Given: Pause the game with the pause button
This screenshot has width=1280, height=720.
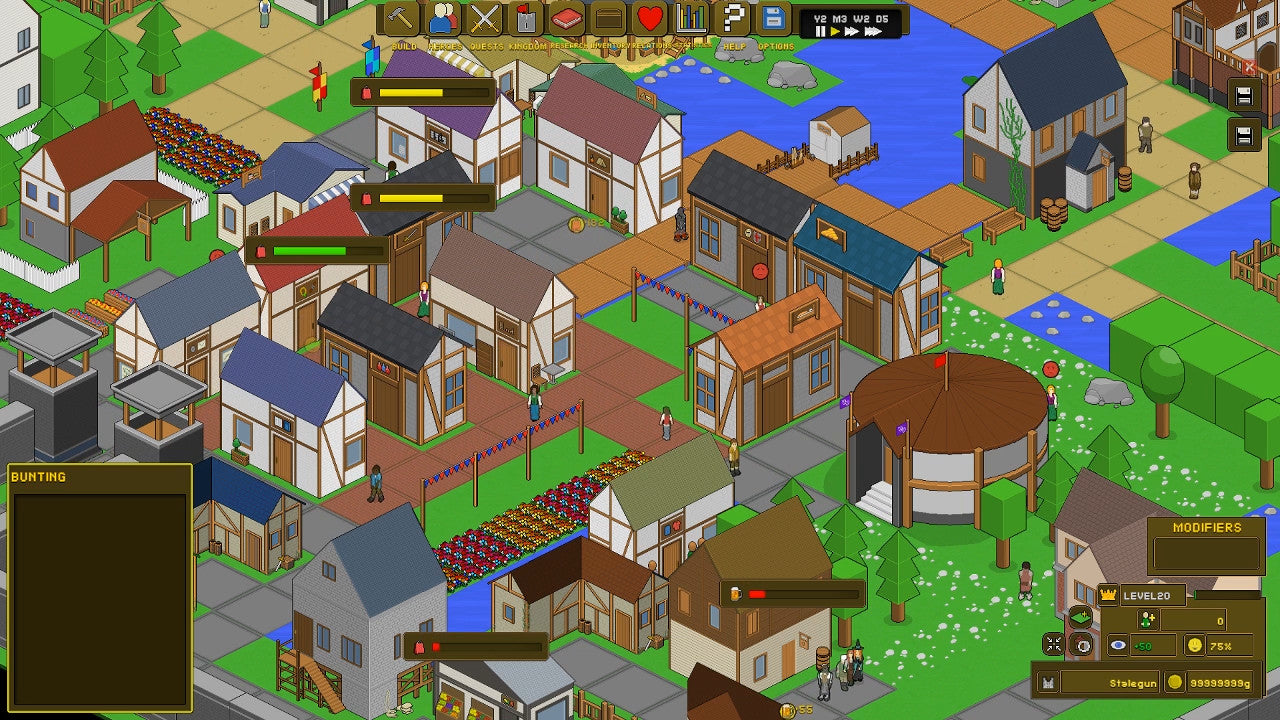Looking at the screenshot, I should point(819,31).
